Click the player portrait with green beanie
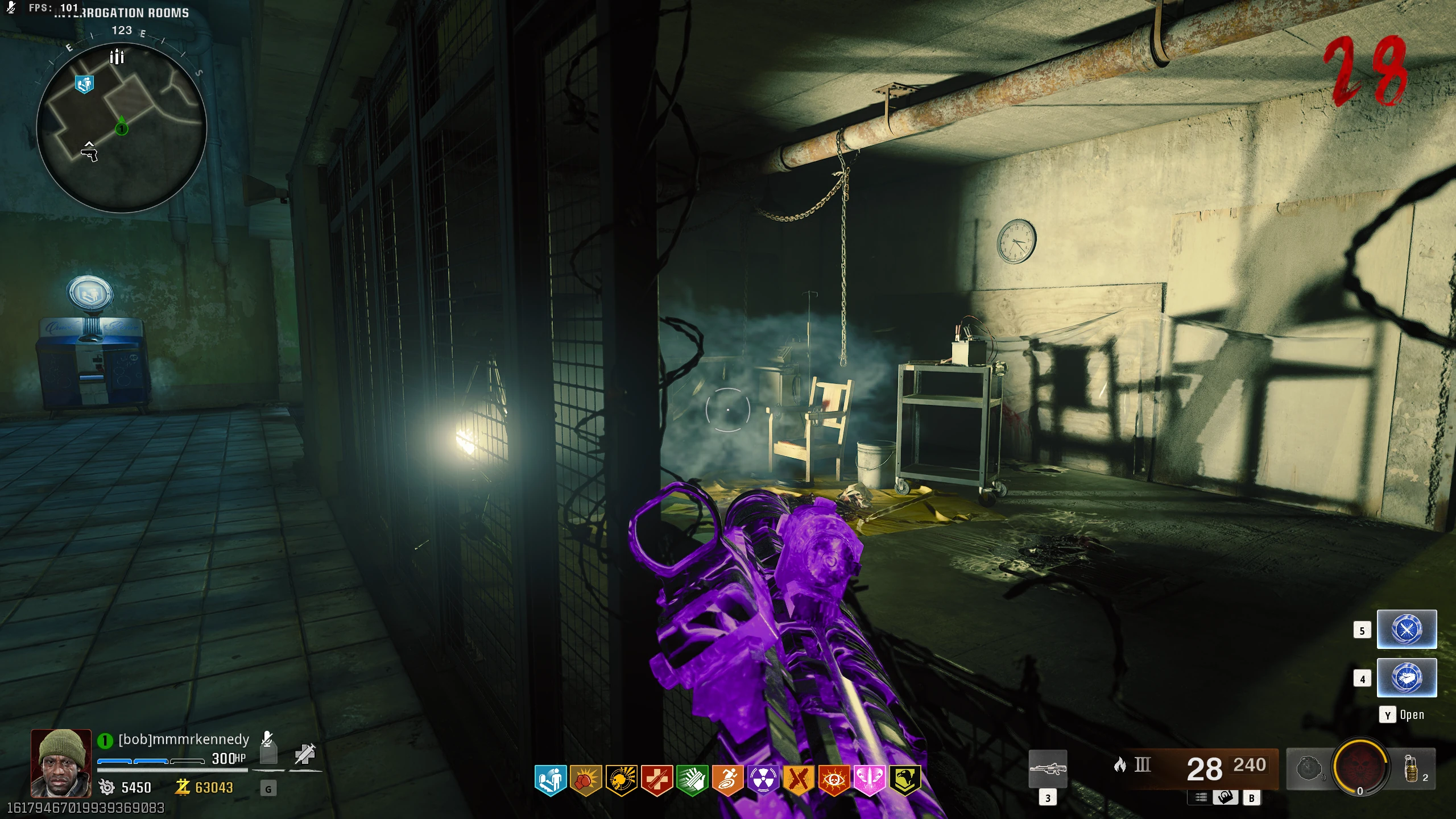This screenshot has width=1456, height=819. coord(61,763)
